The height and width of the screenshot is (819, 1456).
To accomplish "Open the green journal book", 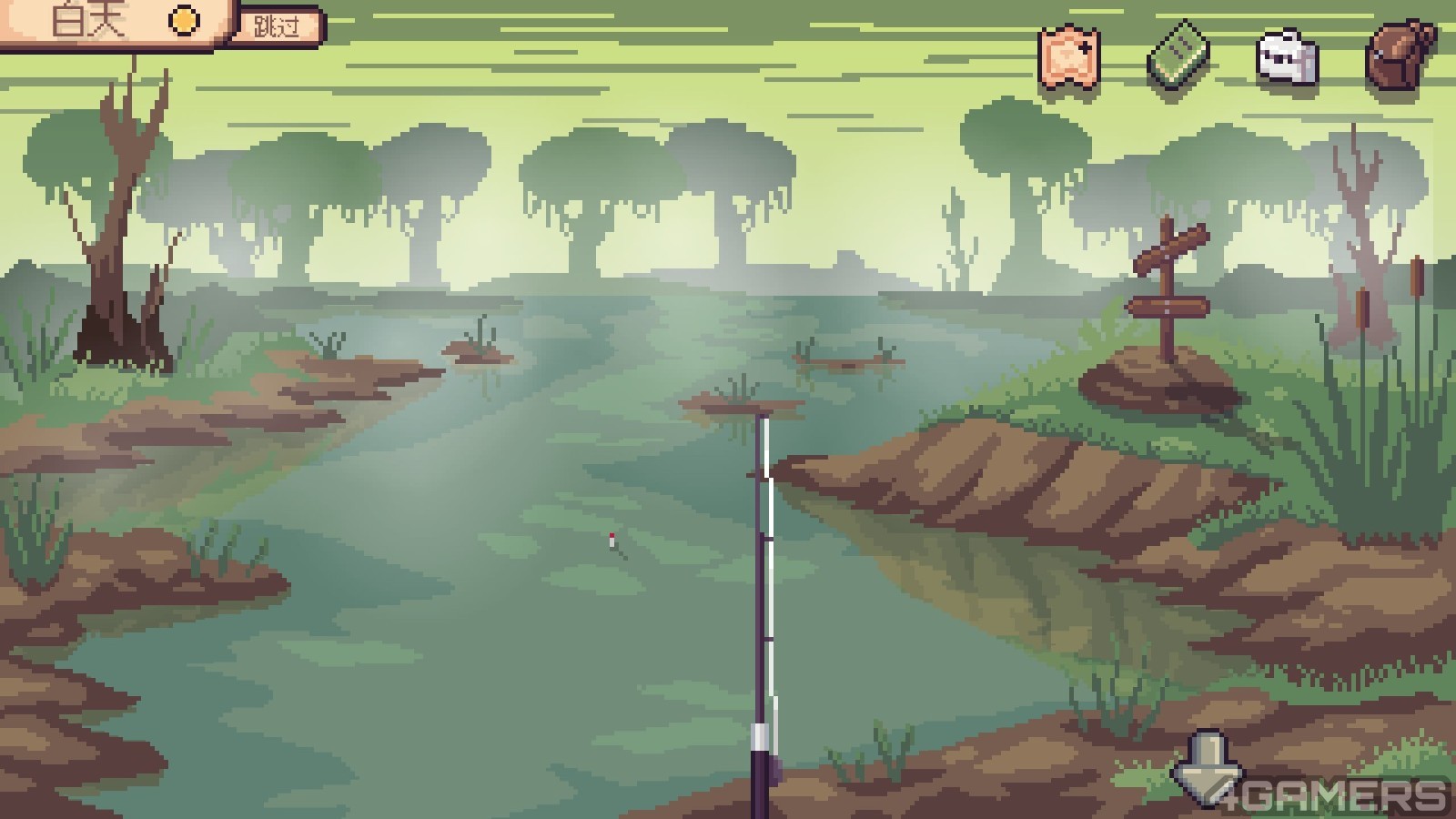I will pyautogui.click(x=1178, y=56).
